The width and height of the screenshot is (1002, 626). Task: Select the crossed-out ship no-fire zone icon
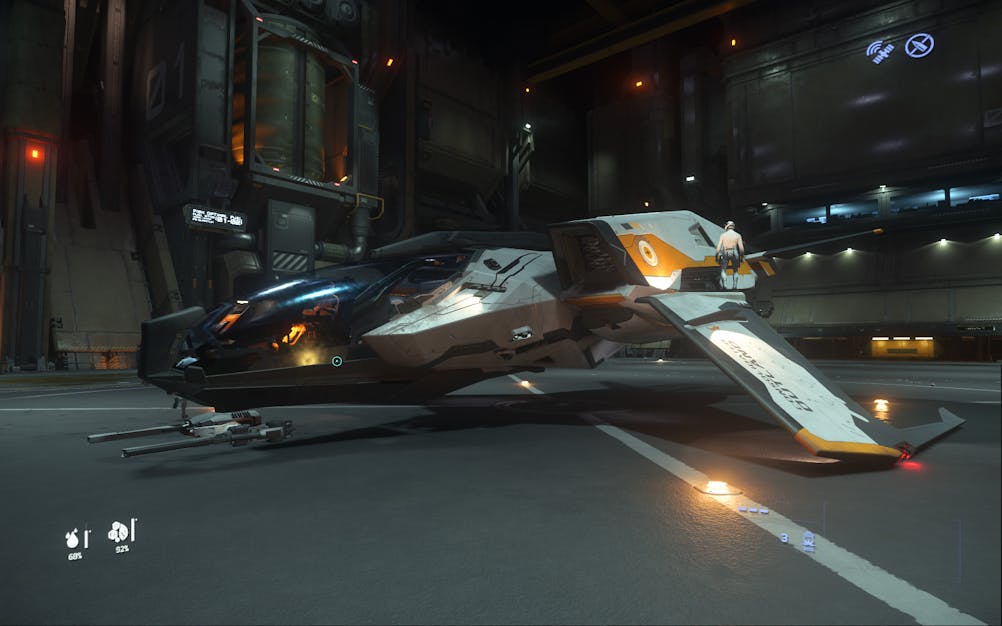pyautogui.click(x=919, y=45)
